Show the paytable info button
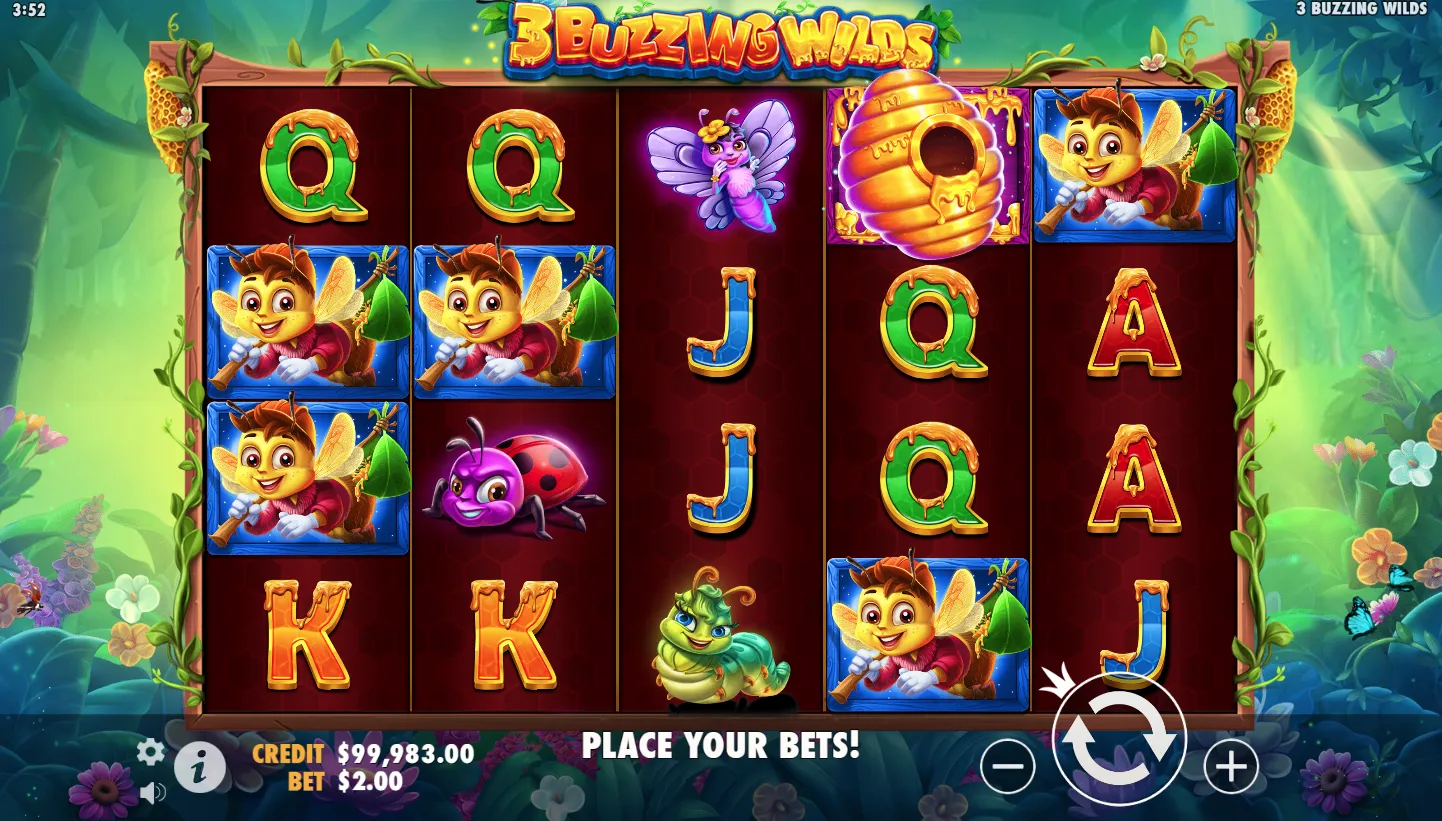1442x821 pixels. pos(200,768)
